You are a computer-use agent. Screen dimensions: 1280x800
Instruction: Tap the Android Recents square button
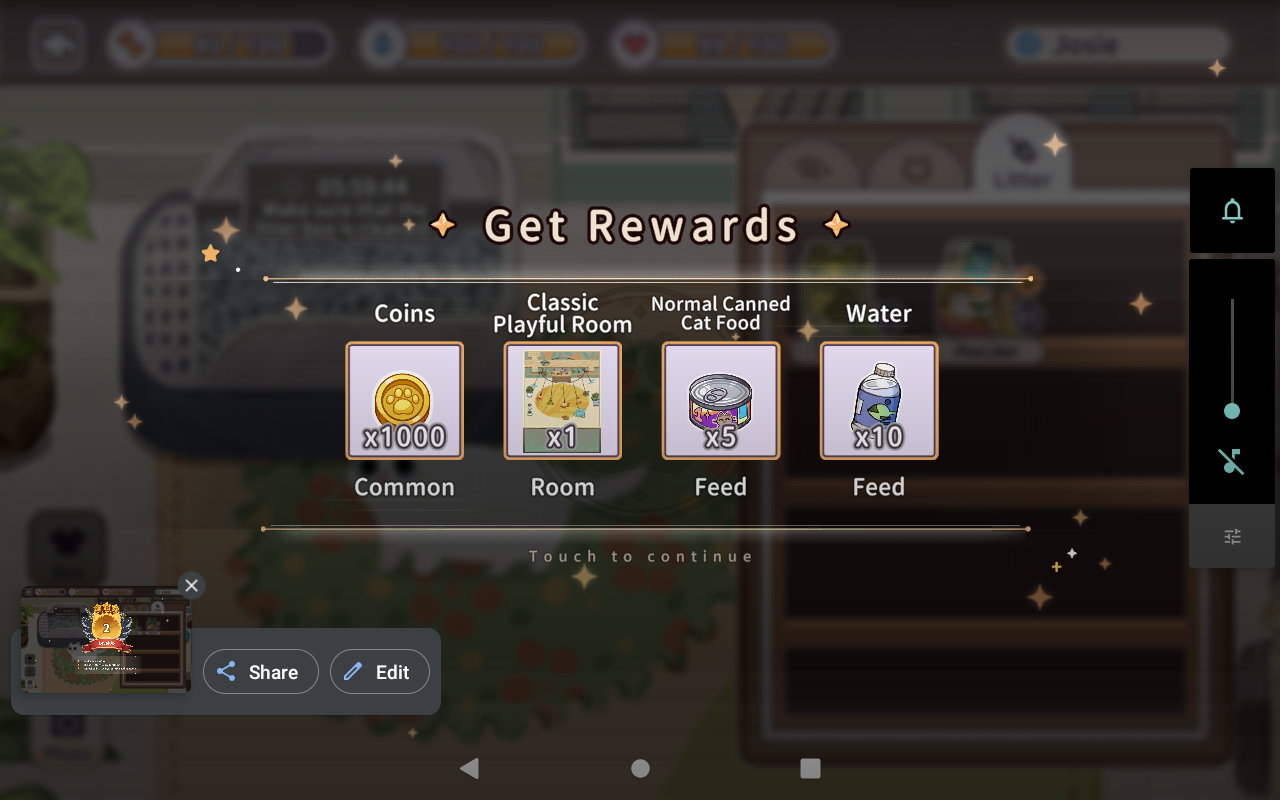pos(810,768)
